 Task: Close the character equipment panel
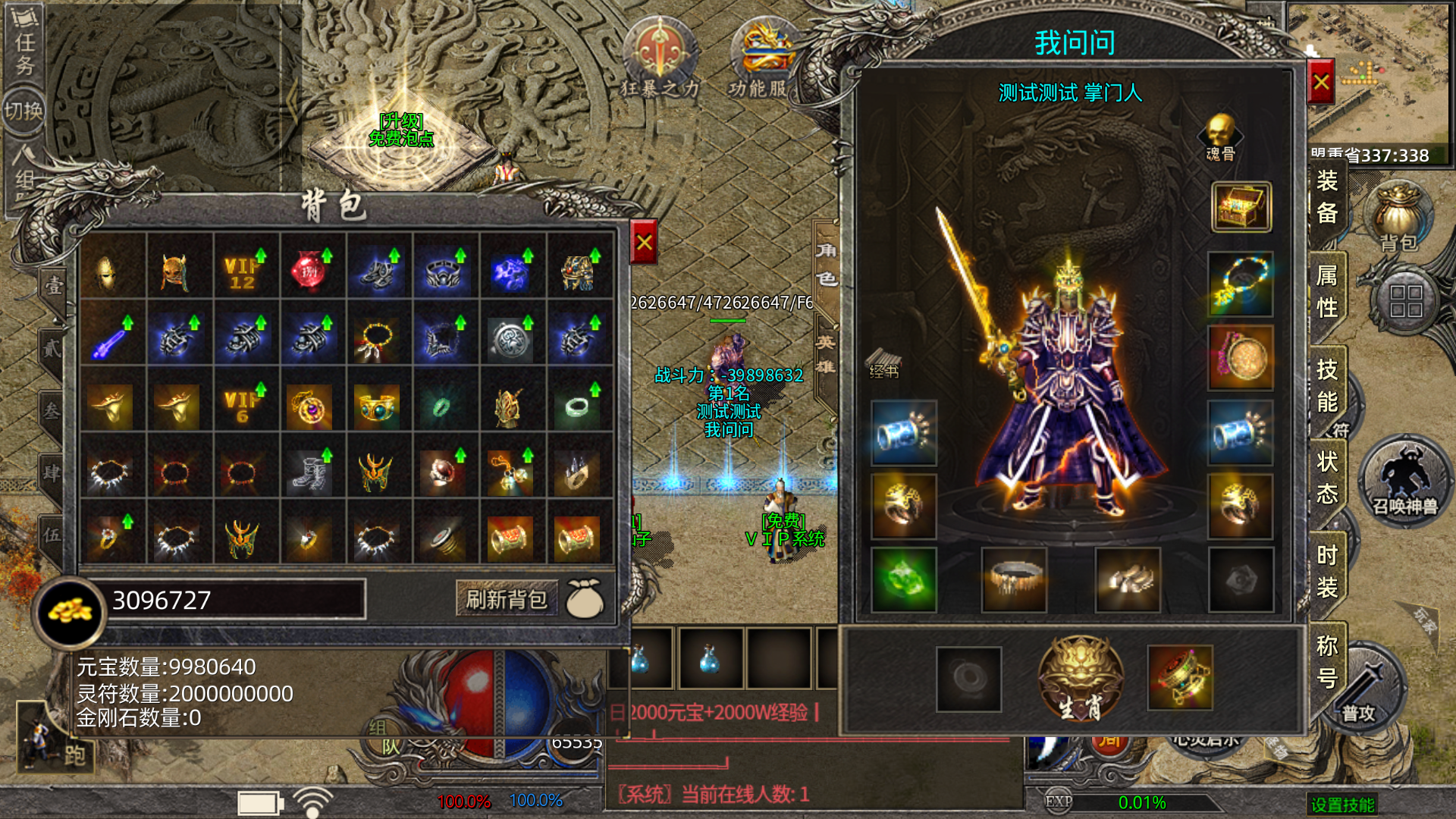click(1321, 82)
